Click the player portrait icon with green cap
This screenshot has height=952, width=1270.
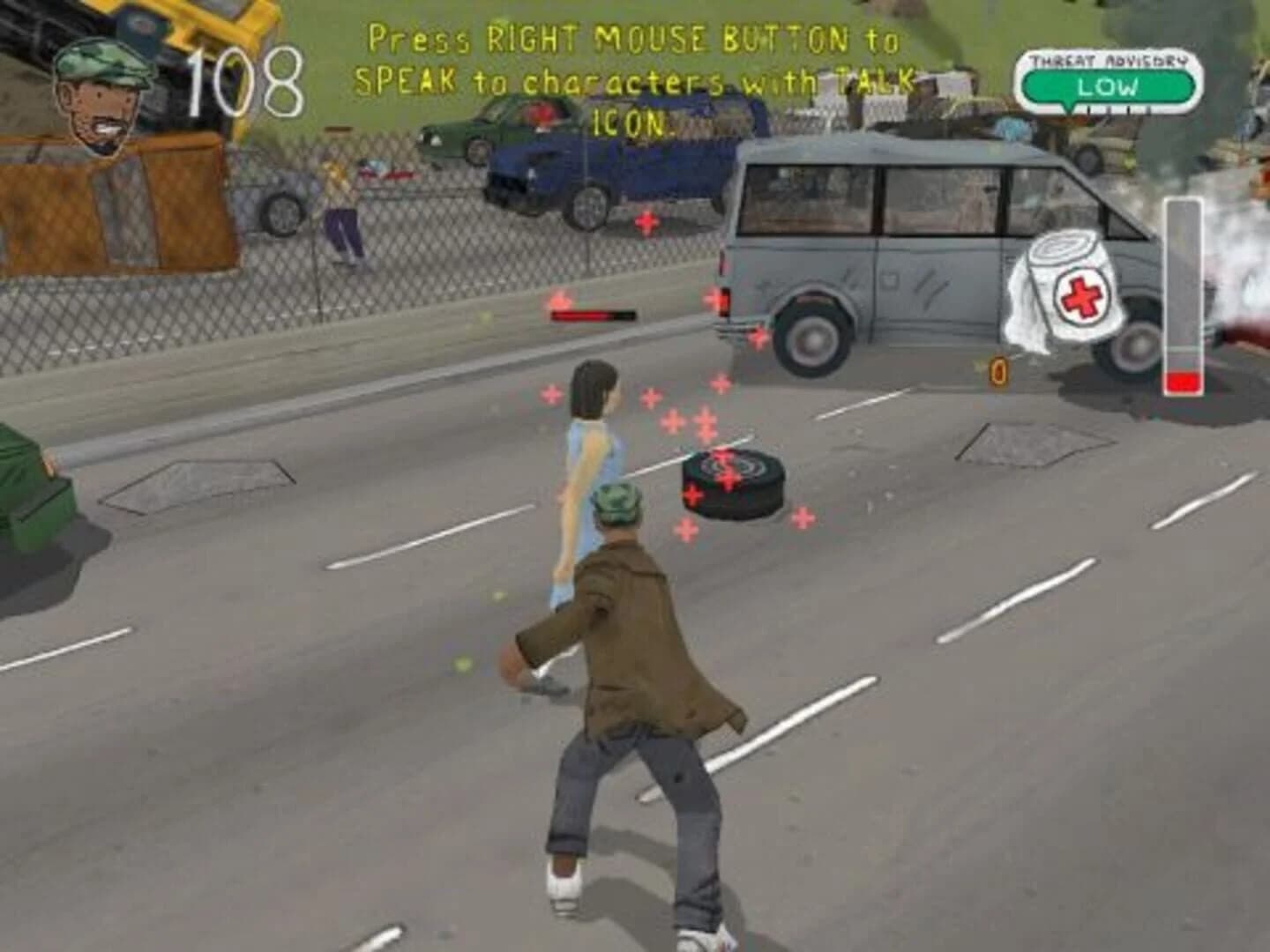tap(100, 97)
